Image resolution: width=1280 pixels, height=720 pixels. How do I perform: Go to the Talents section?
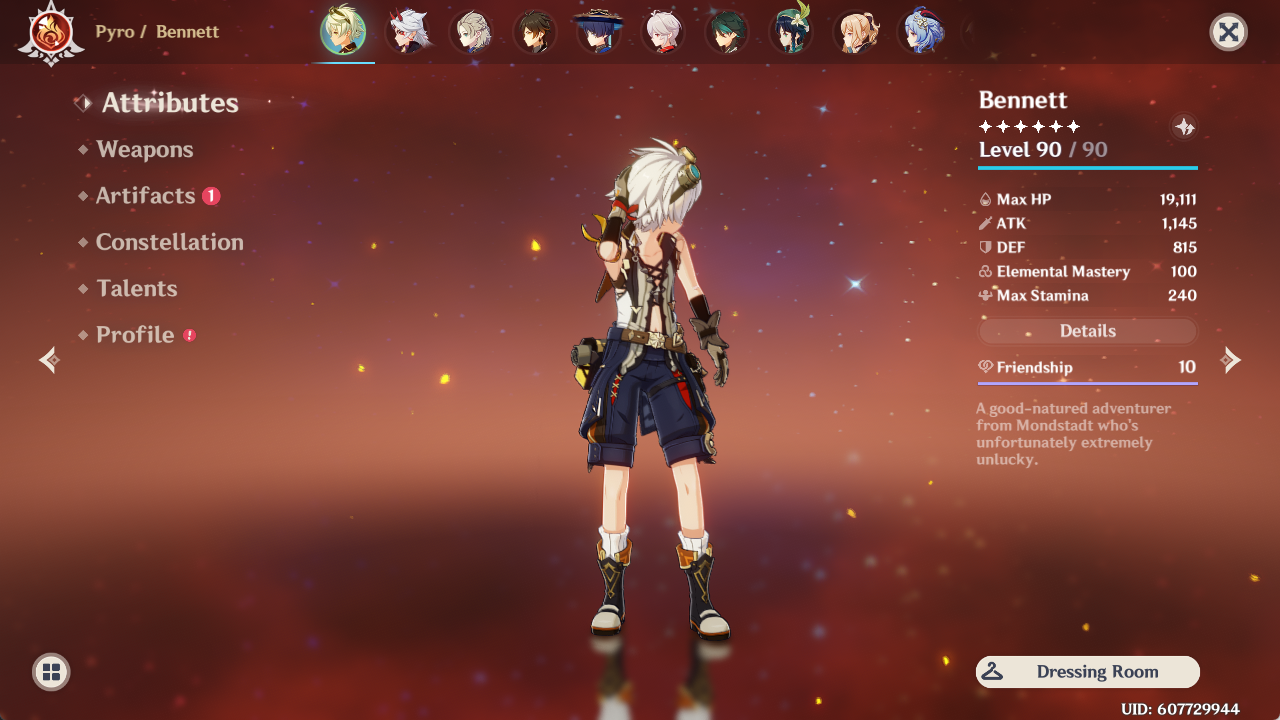(136, 289)
